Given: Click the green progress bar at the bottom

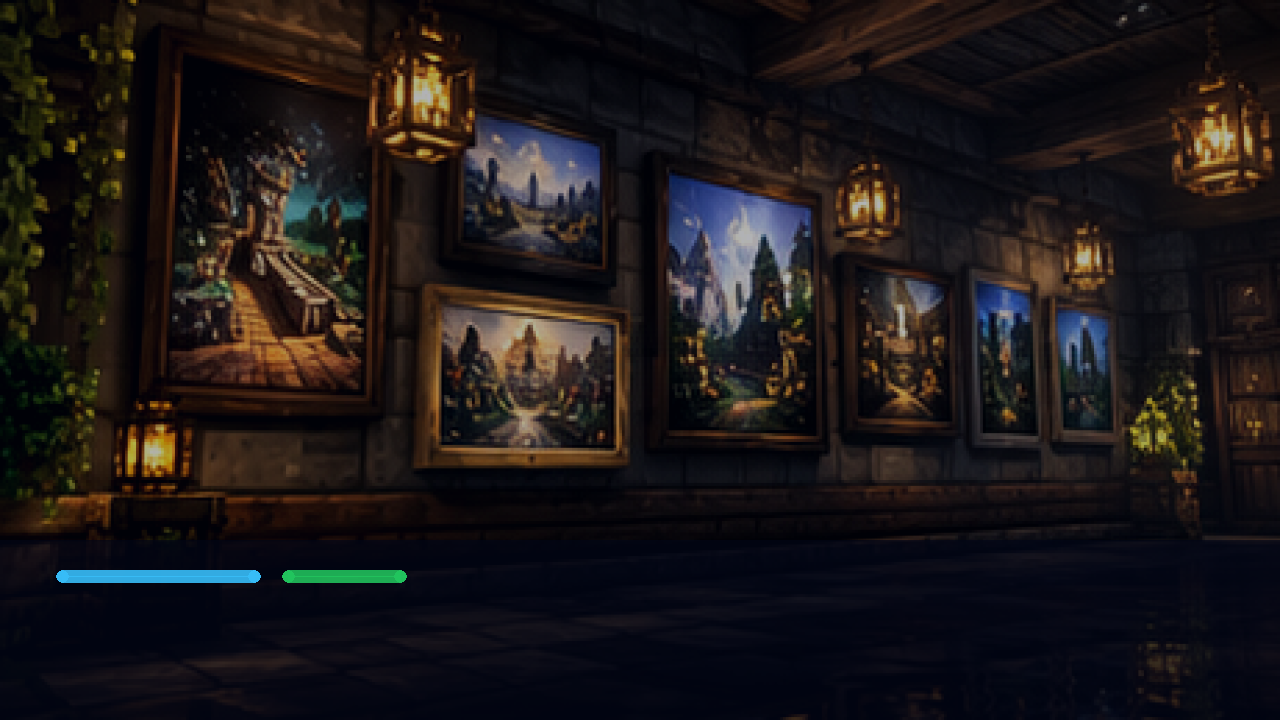Looking at the screenshot, I should [344, 576].
